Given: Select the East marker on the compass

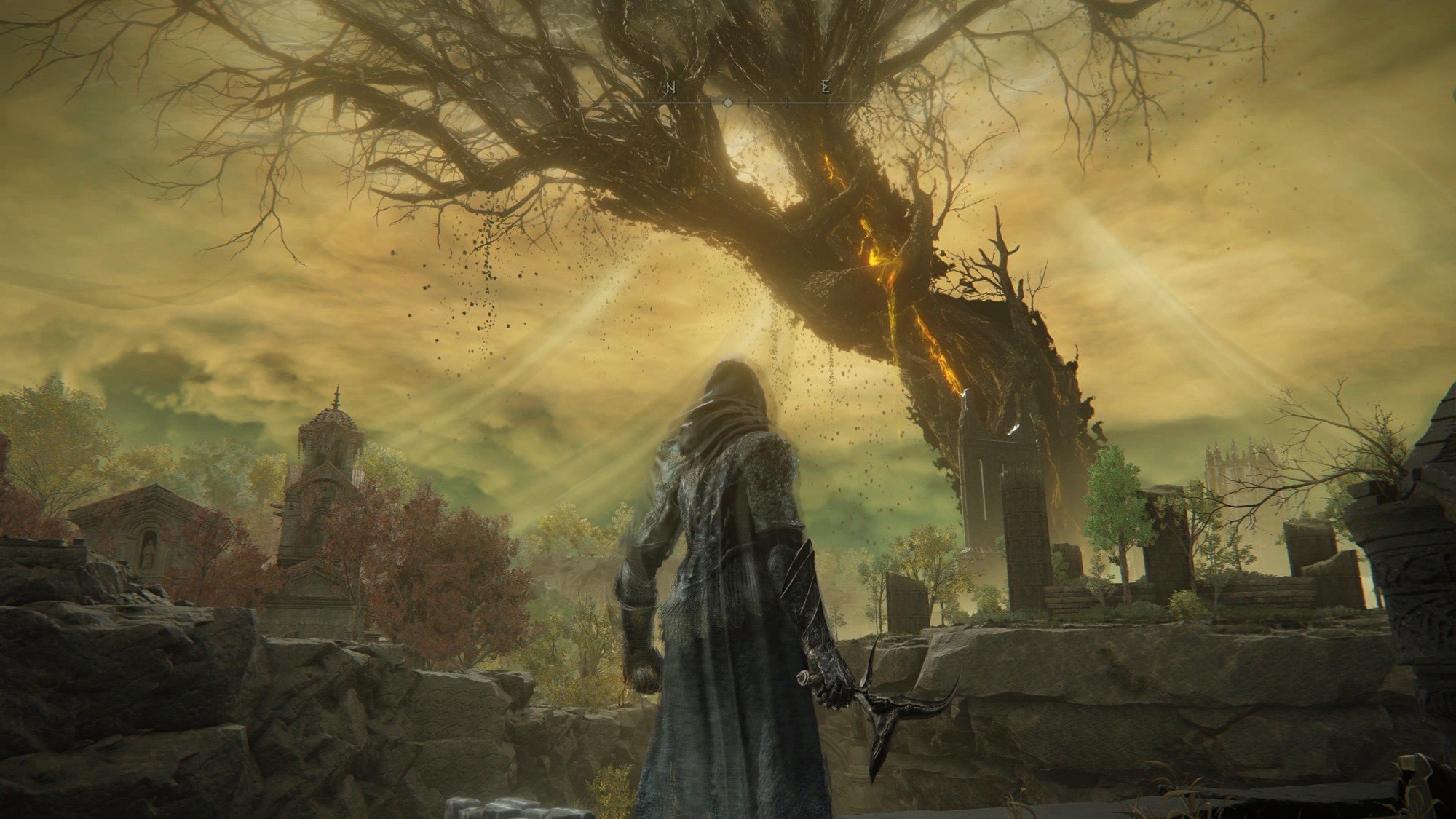Looking at the screenshot, I should [825, 88].
